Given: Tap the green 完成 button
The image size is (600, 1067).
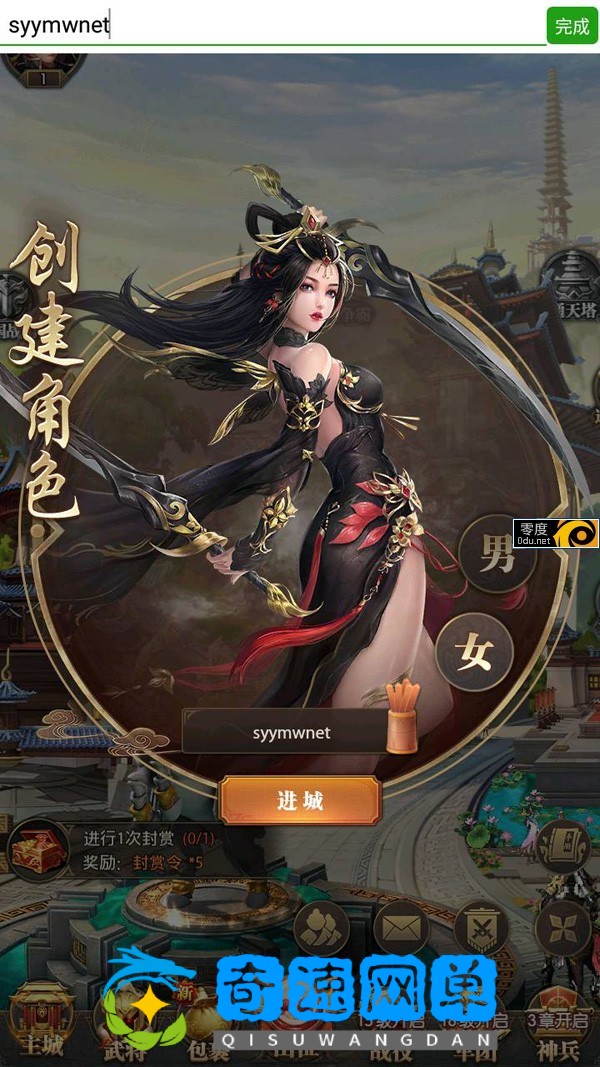Looking at the screenshot, I should (x=572, y=26).
